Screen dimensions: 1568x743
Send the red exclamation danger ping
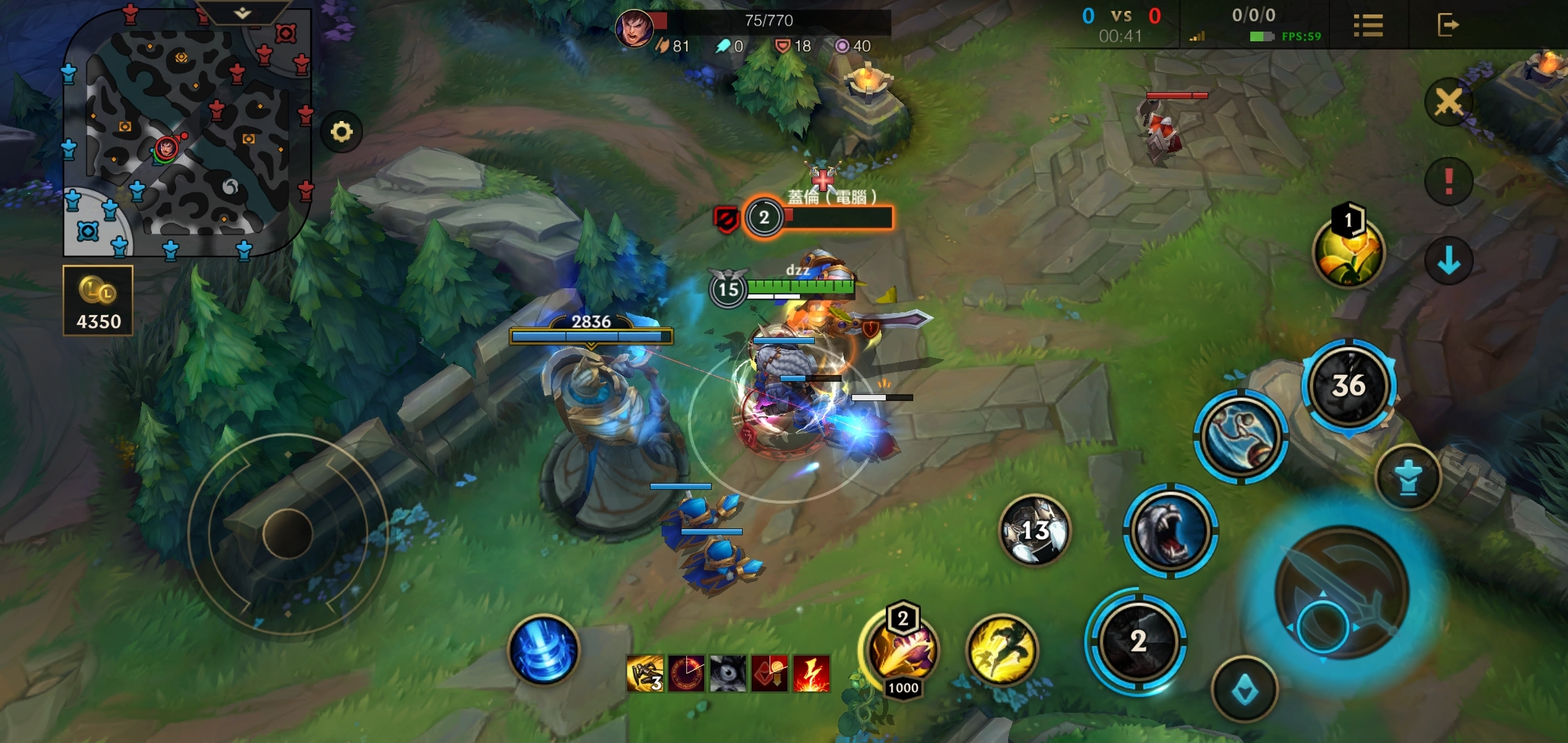[1448, 182]
